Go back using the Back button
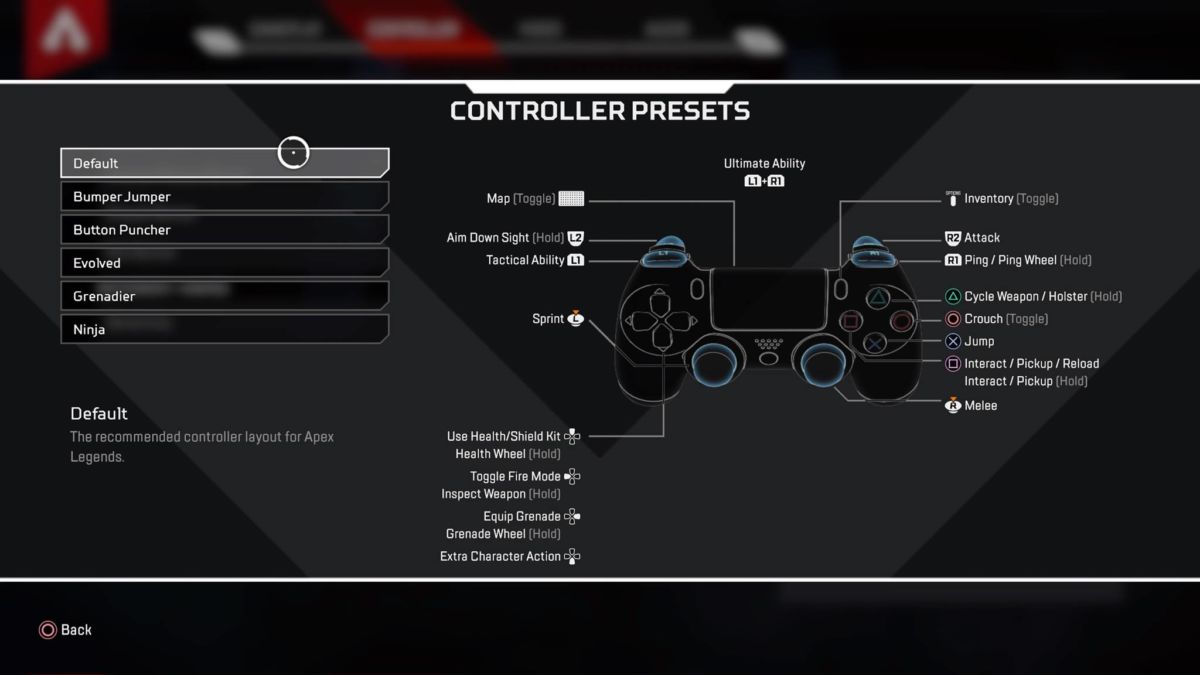Image resolution: width=1200 pixels, height=675 pixels. coord(66,630)
